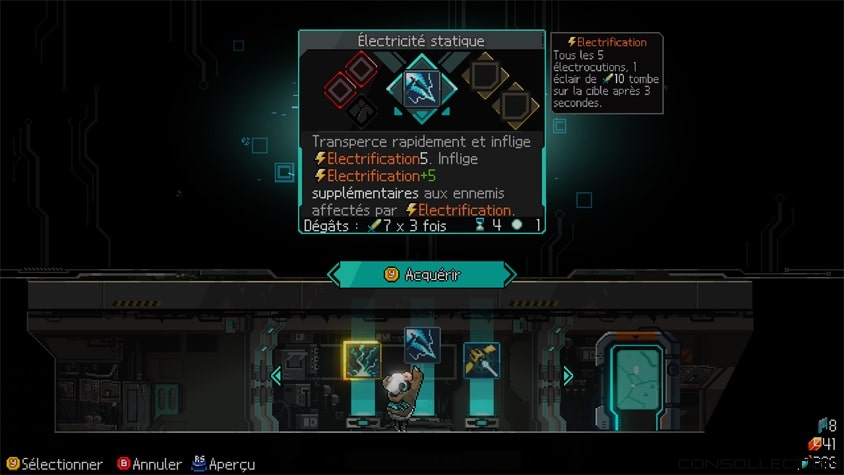The image size is (844, 475).
Task: Show next skills with the right arrow
Action: 568,376
